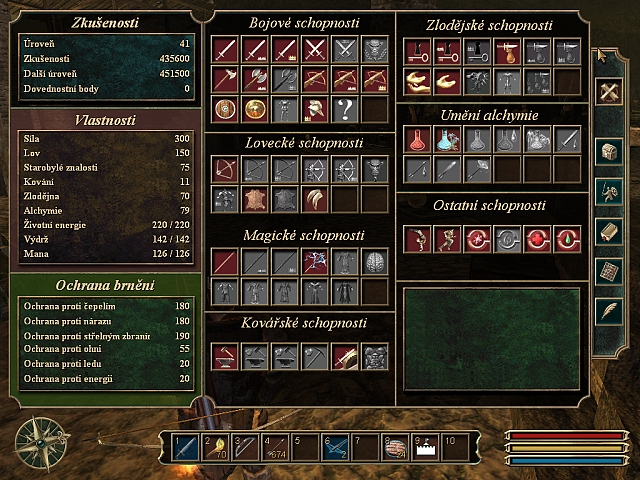Image resolution: width=640 pixels, height=480 pixels.
Task: Switch to the feather quill tab
Action: (609, 311)
